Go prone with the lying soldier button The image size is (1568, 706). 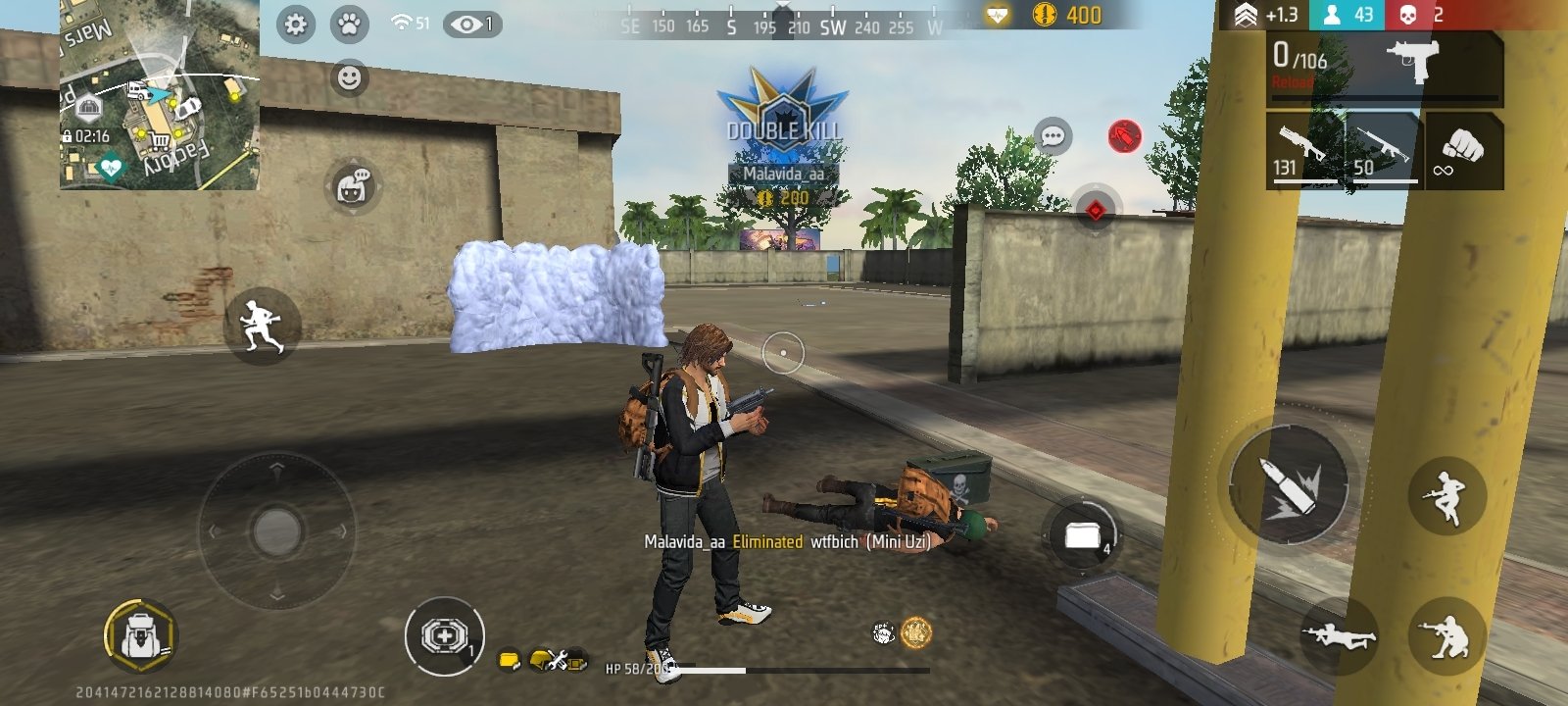click(x=1339, y=635)
